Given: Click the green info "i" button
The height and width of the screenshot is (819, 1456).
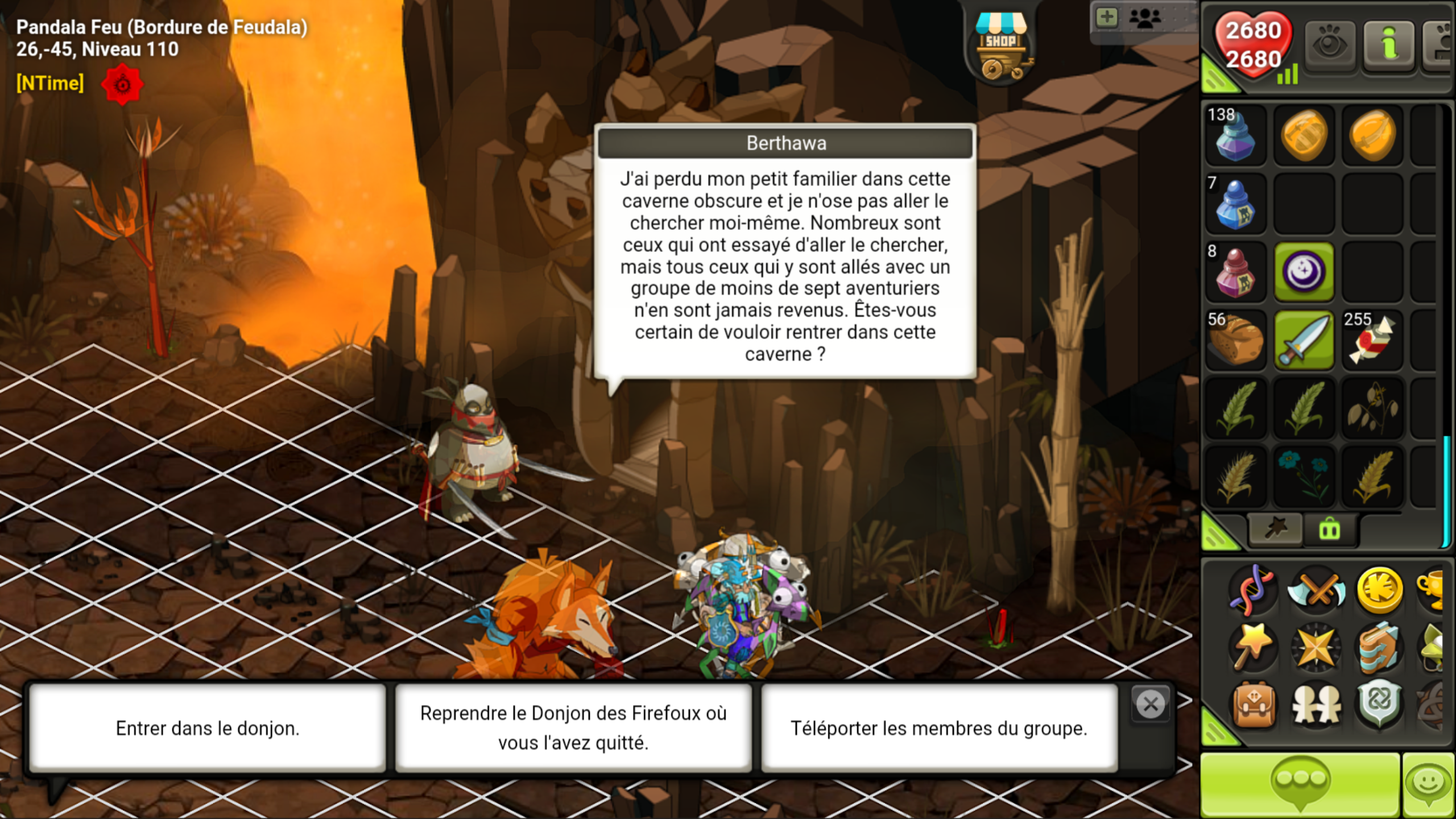Looking at the screenshot, I should tap(1388, 44).
